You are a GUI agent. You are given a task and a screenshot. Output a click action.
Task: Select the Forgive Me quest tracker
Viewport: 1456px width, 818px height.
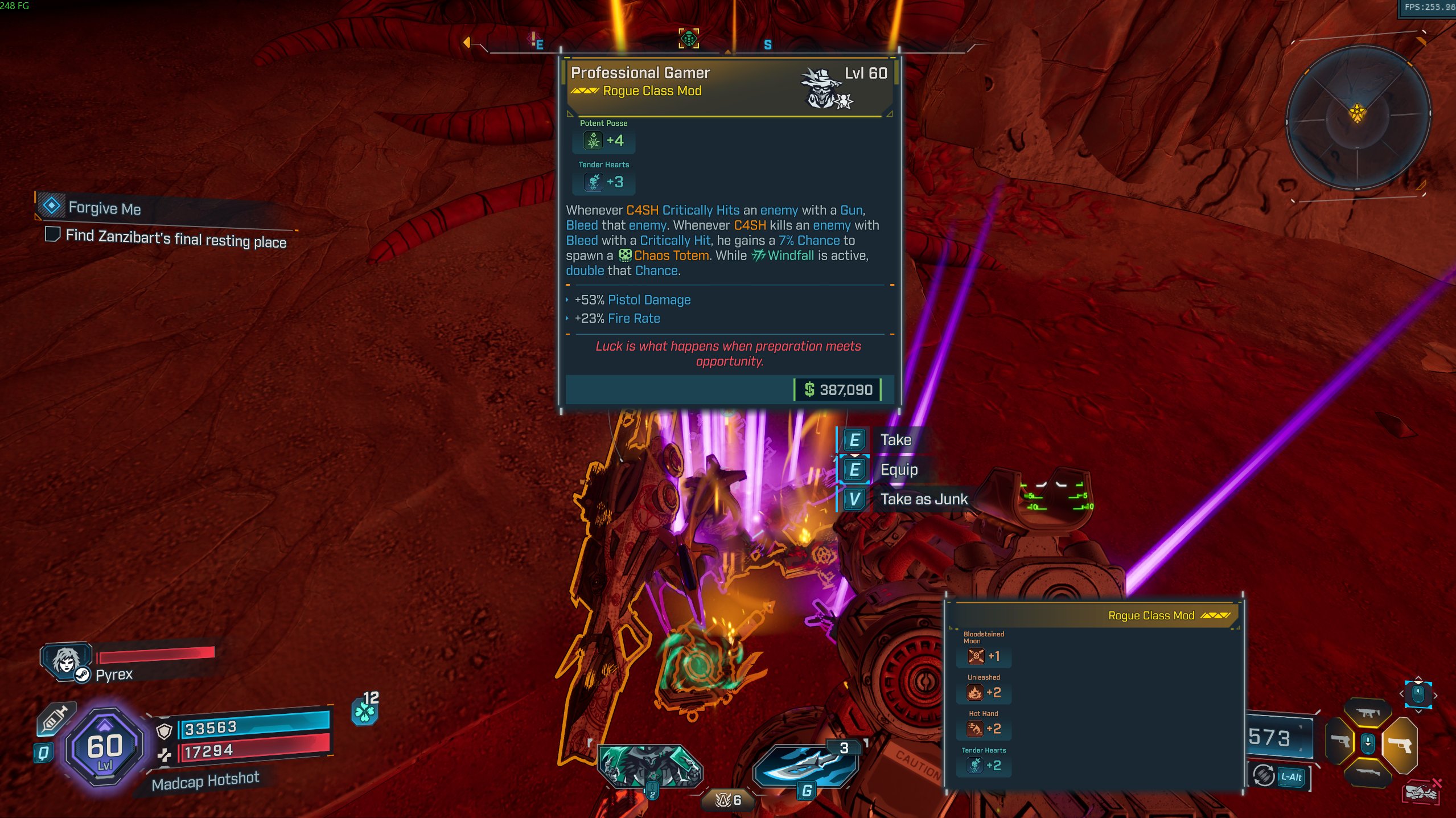104,208
